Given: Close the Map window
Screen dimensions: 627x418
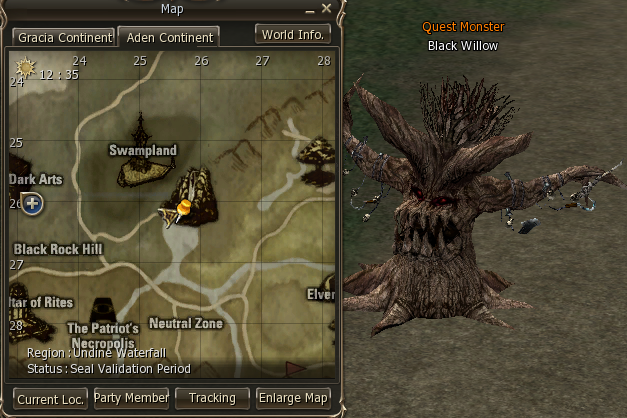Looking at the screenshot, I should click(x=326, y=9).
